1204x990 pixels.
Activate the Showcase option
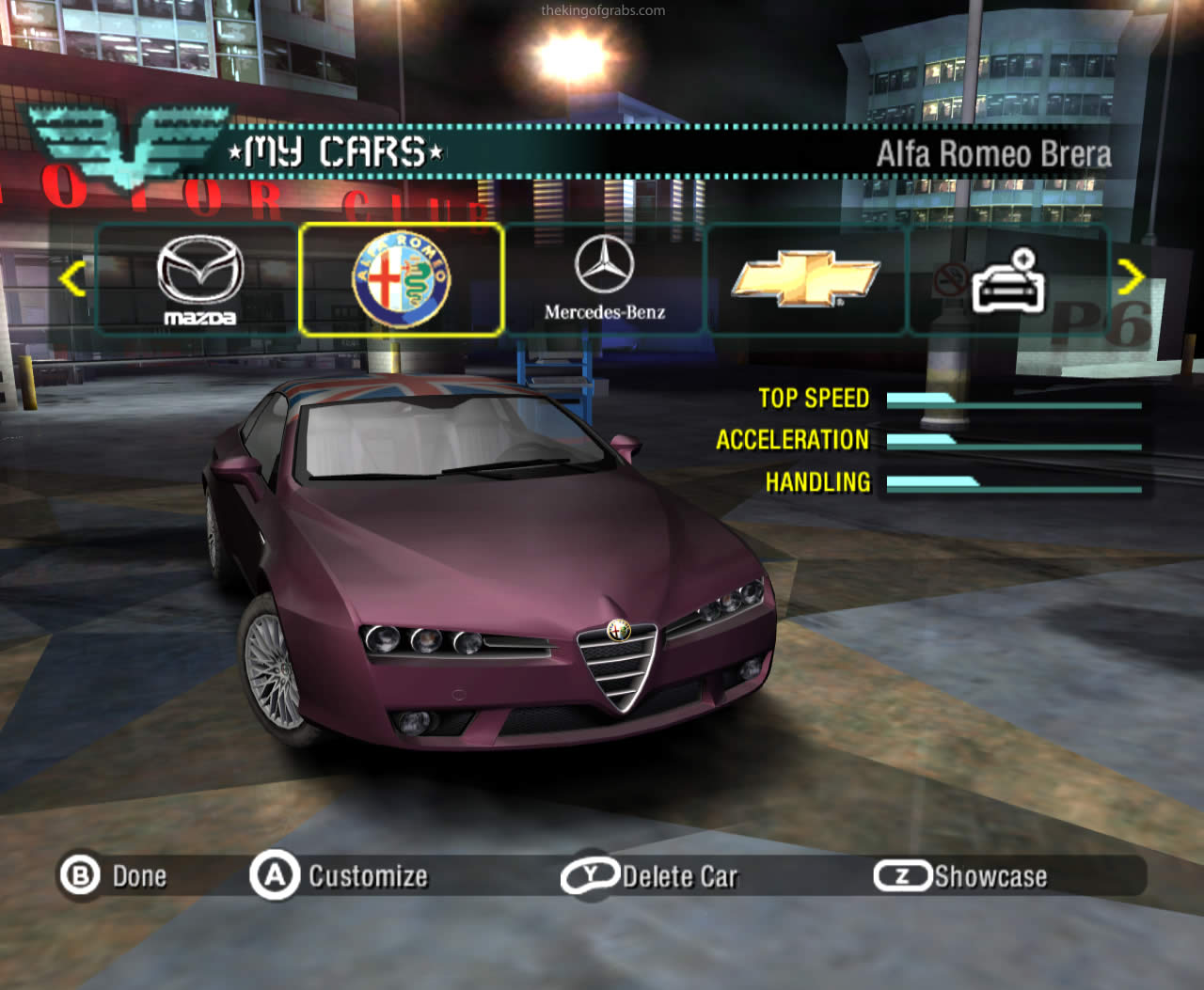961,876
